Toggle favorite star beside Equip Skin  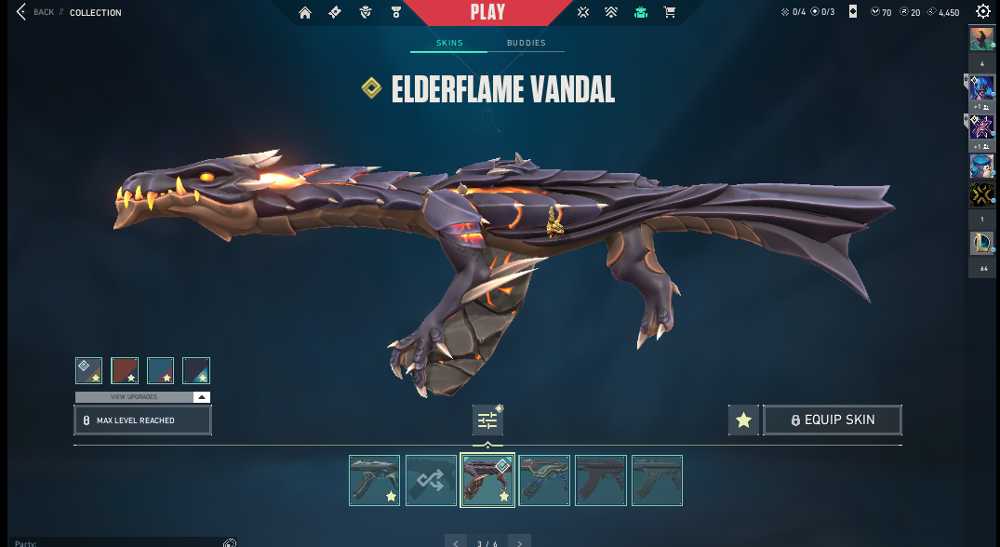[x=743, y=420]
